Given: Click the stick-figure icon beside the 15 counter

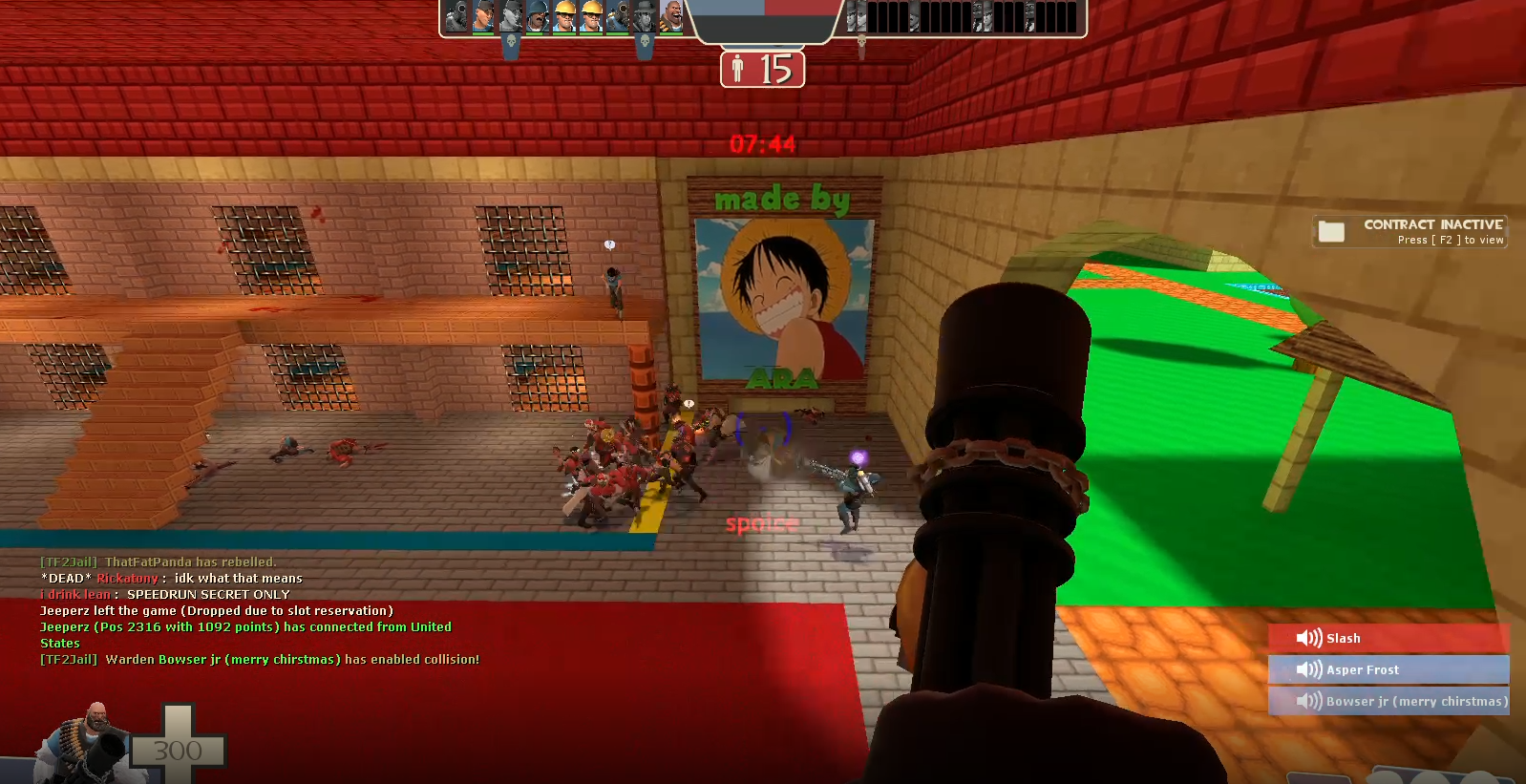Looking at the screenshot, I should (x=738, y=70).
